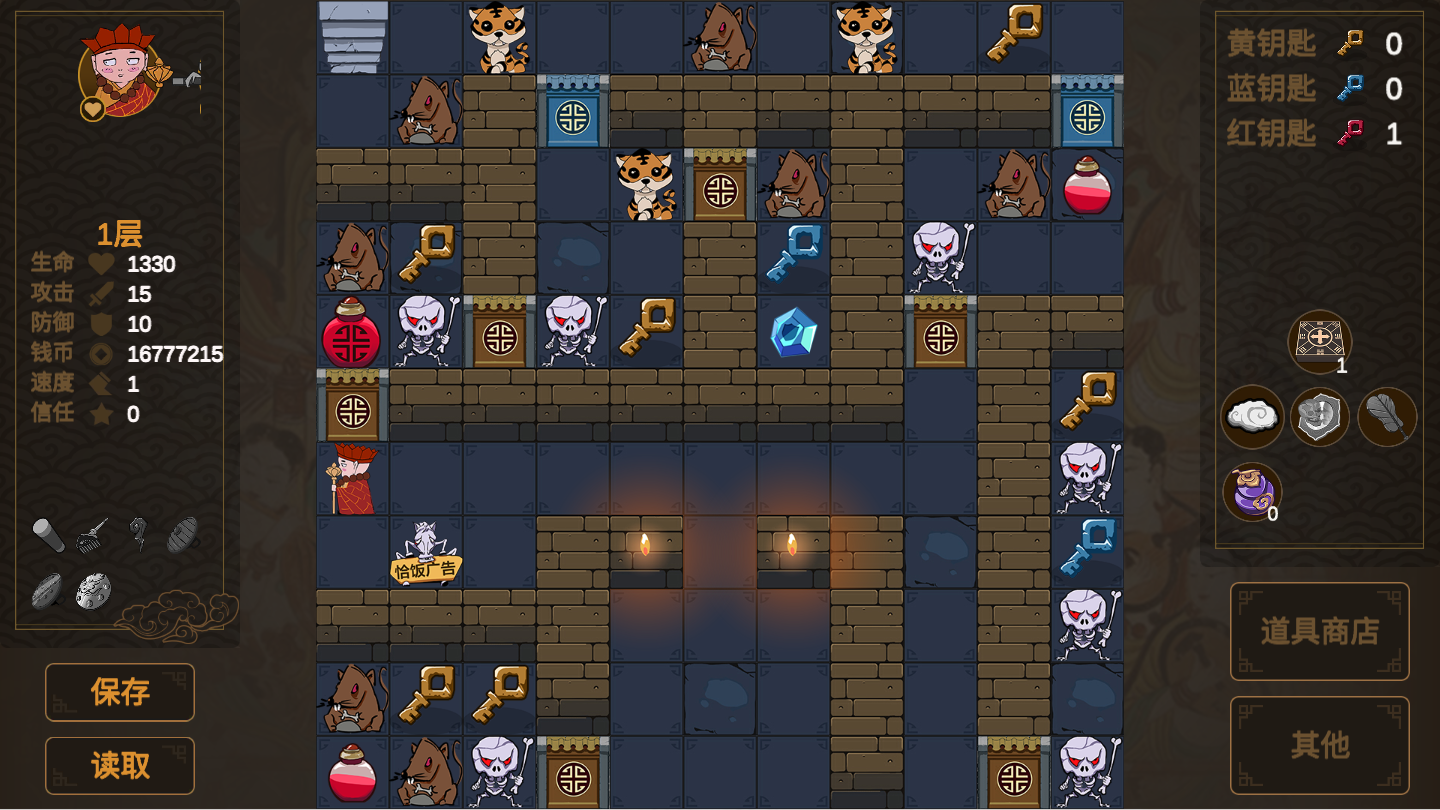Use the purple gourd item
This screenshot has height=810, width=1440.
pyautogui.click(x=1251, y=492)
